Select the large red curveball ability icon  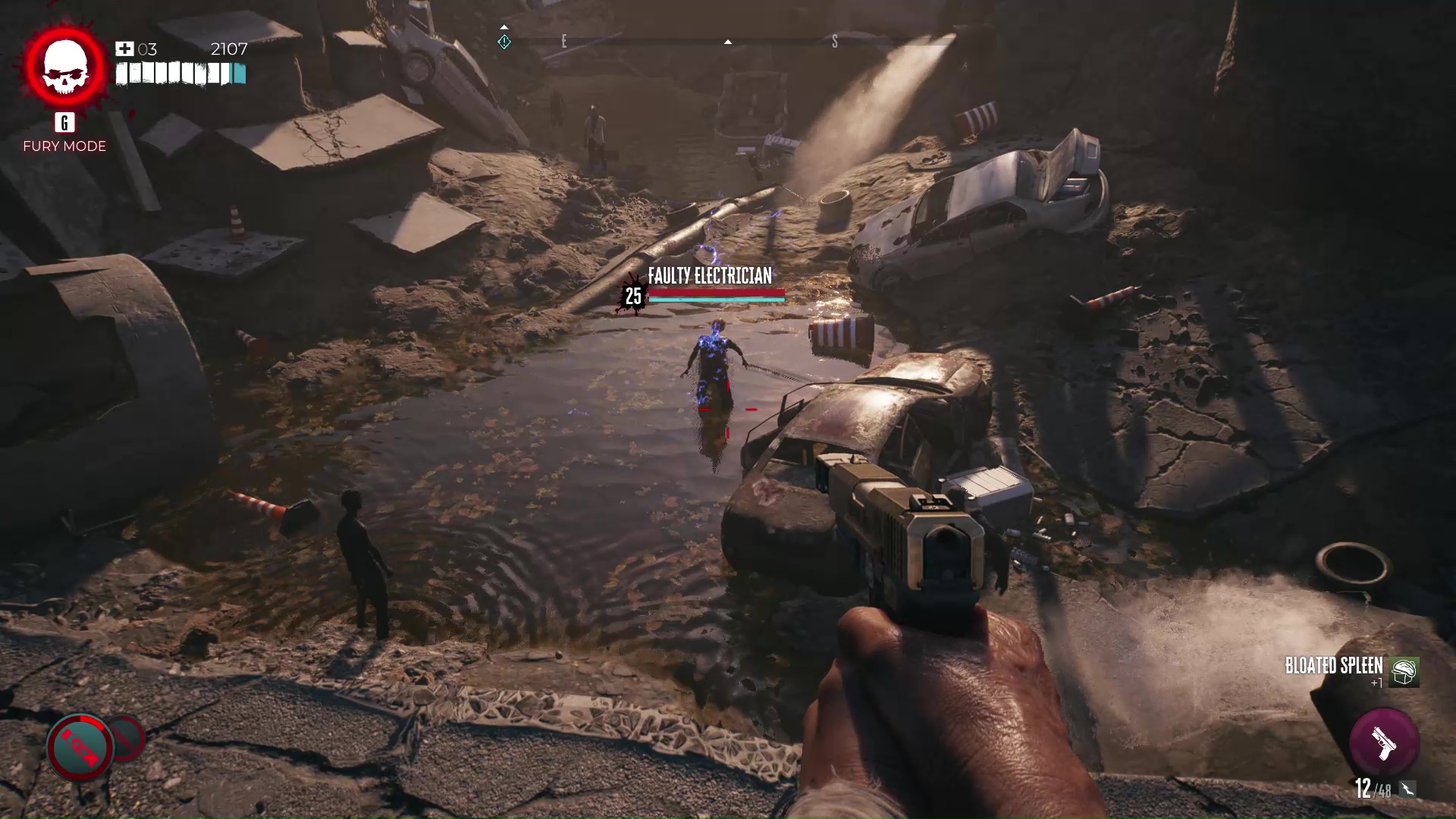pyautogui.click(x=80, y=747)
